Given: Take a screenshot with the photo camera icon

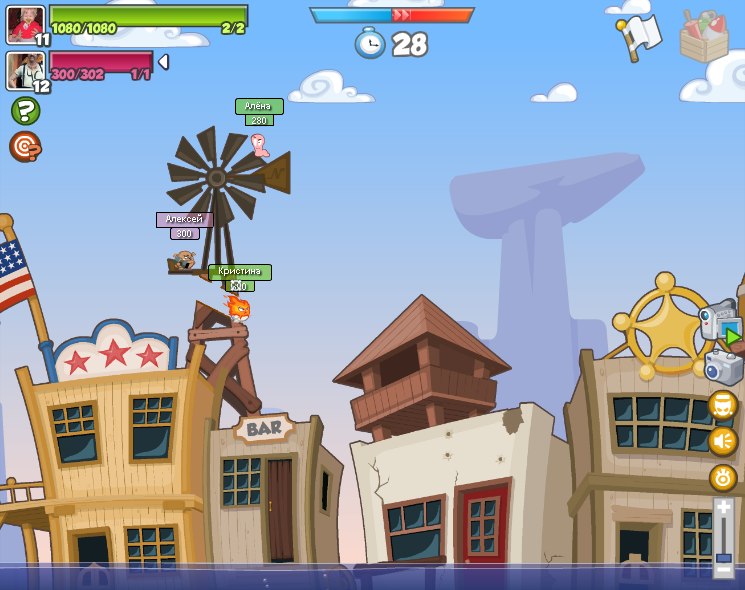Looking at the screenshot, I should click(x=723, y=367).
